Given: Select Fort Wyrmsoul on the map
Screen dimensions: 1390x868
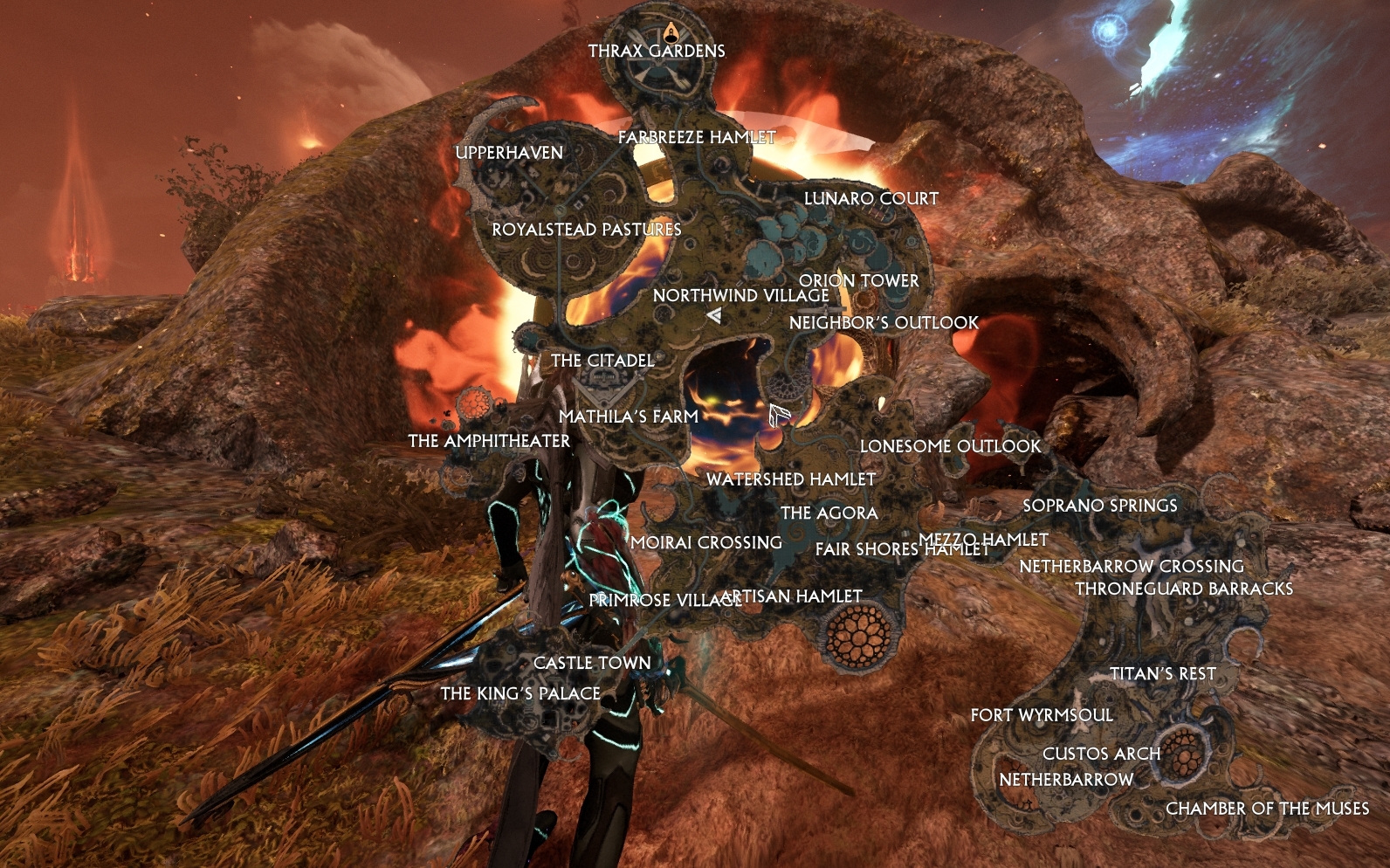Looking at the screenshot, I should pyautogui.click(x=1042, y=714).
